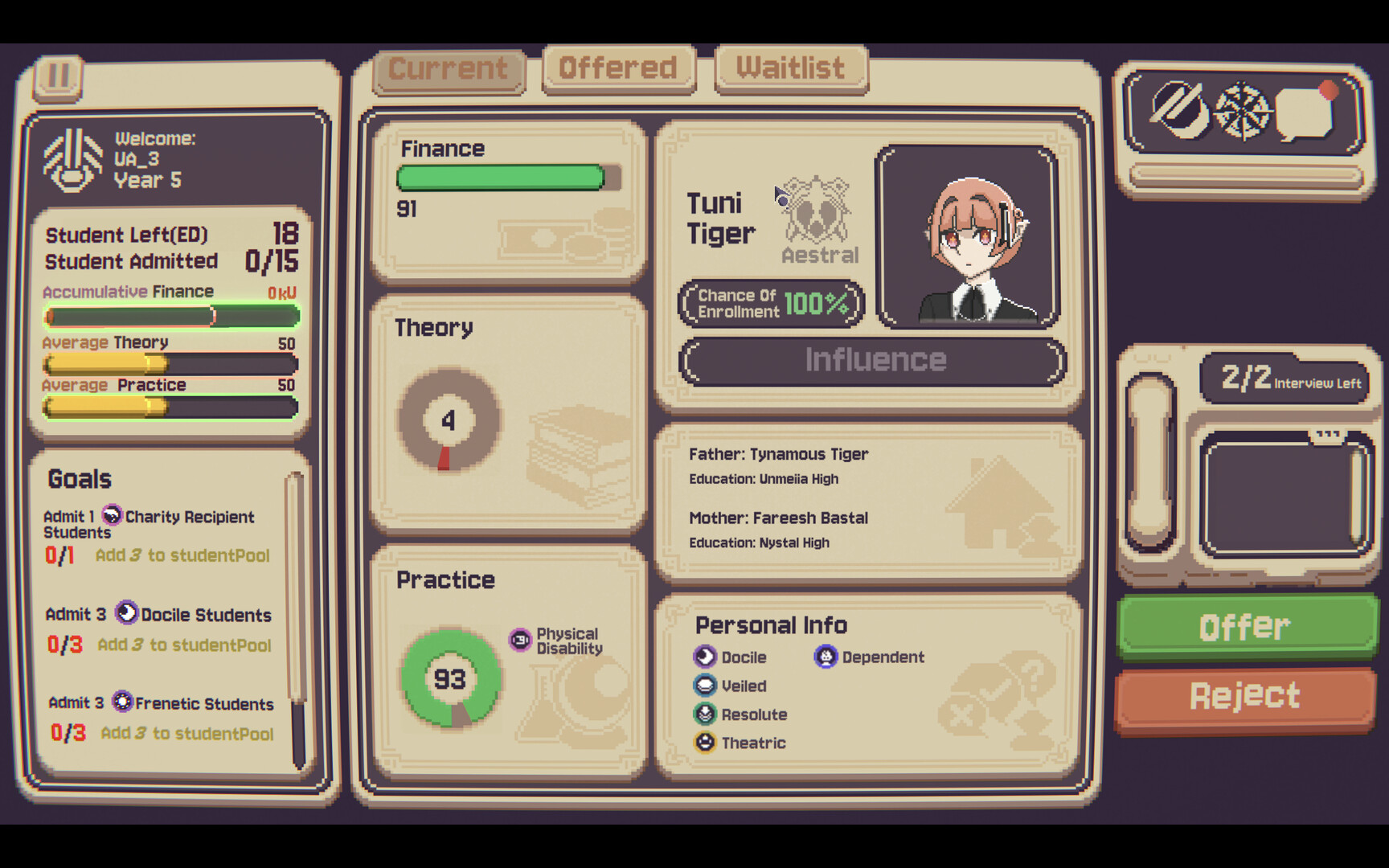Toggle the Resolute trait badge
Viewport: 1389px width, 868px height.
click(704, 714)
